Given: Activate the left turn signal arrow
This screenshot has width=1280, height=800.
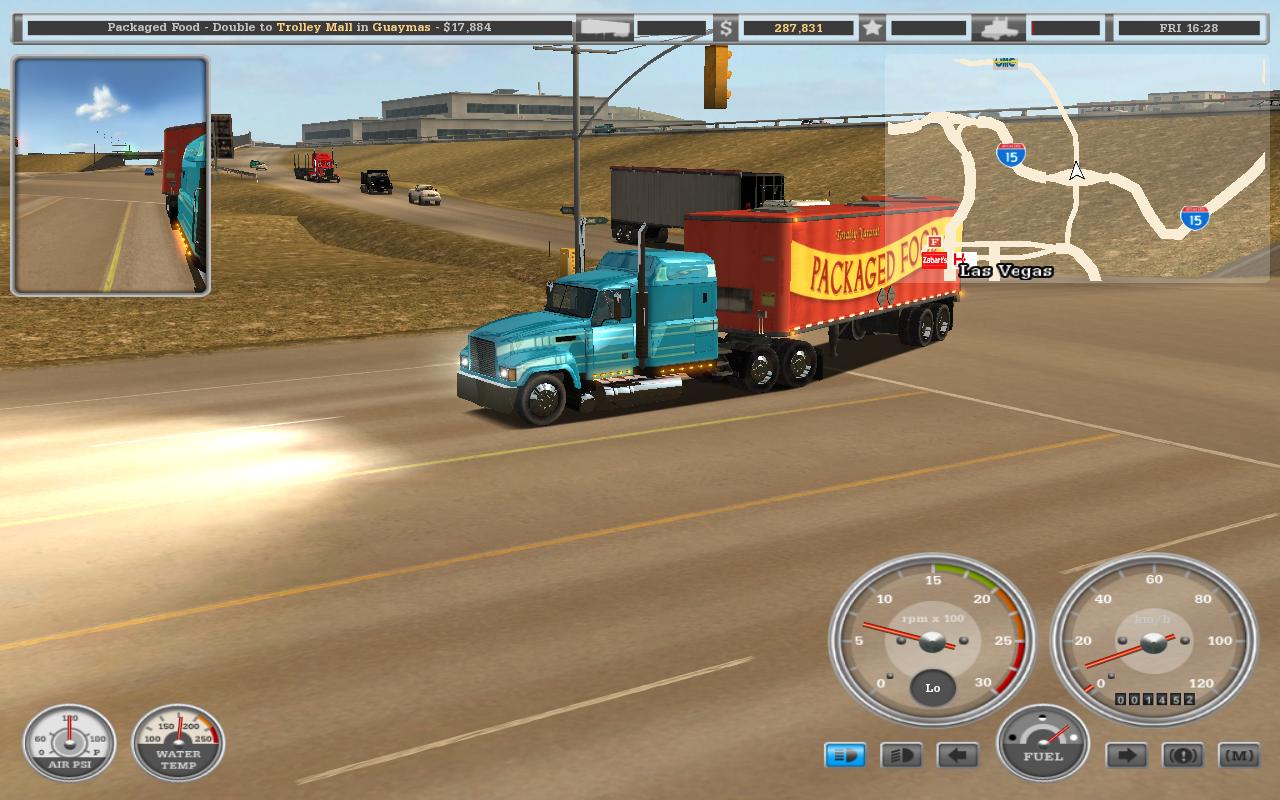Looking at the screenshot, I should coord(957,755).
